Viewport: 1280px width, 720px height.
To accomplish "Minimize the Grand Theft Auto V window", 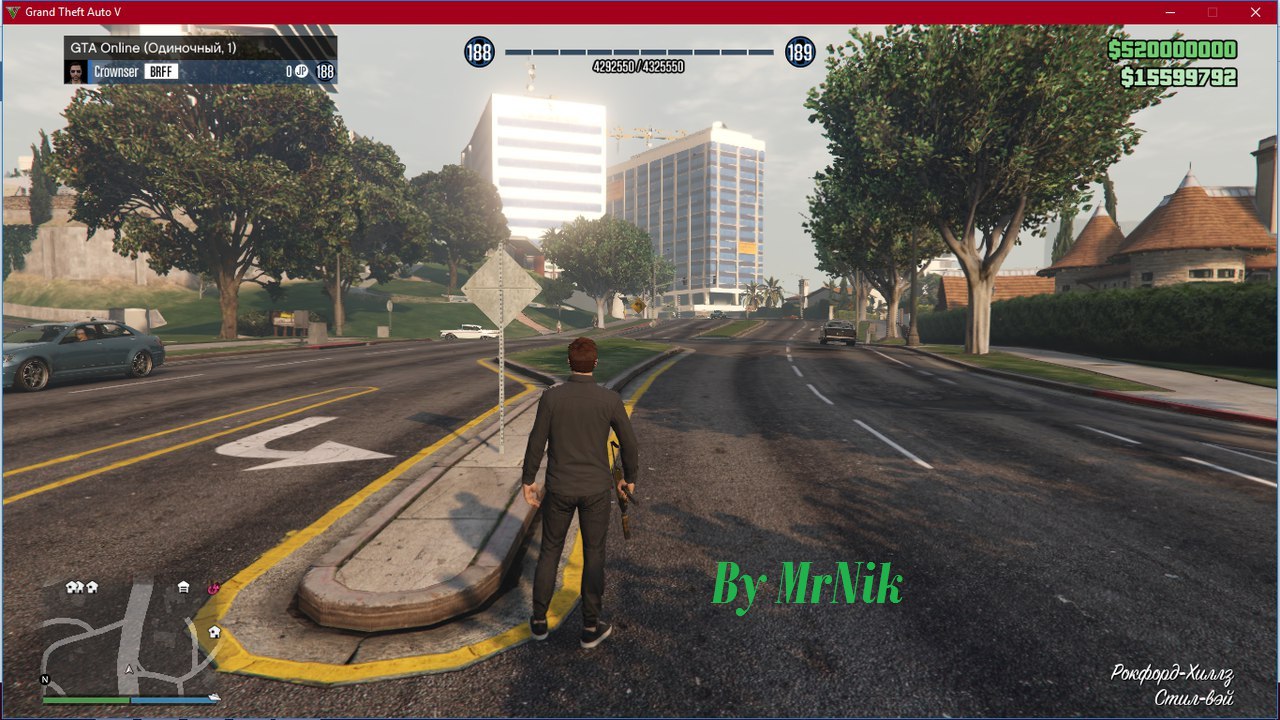I will coord(1171,12).
